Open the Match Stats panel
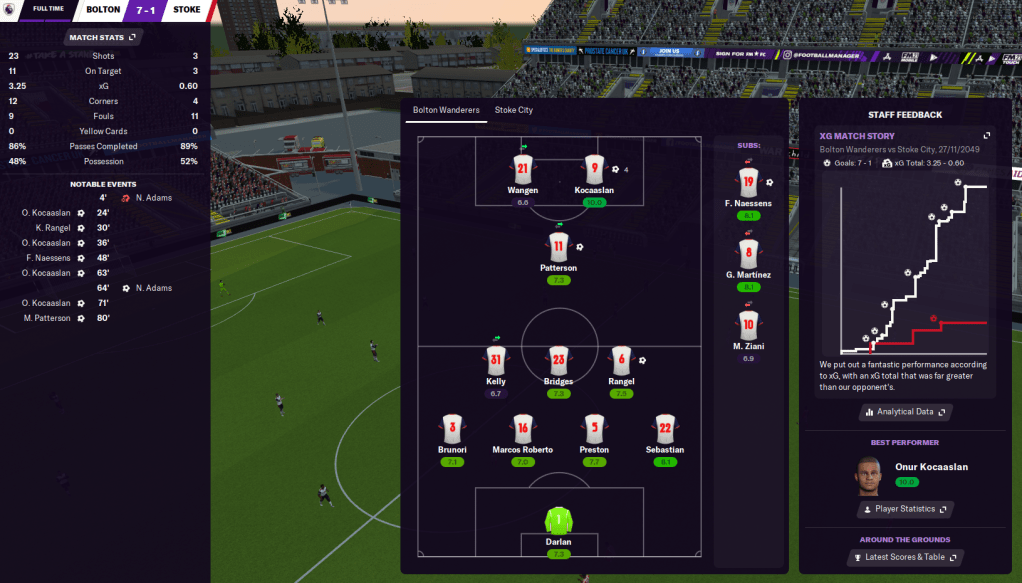This screenshot has height=583, width=1022. pos(103,37)
